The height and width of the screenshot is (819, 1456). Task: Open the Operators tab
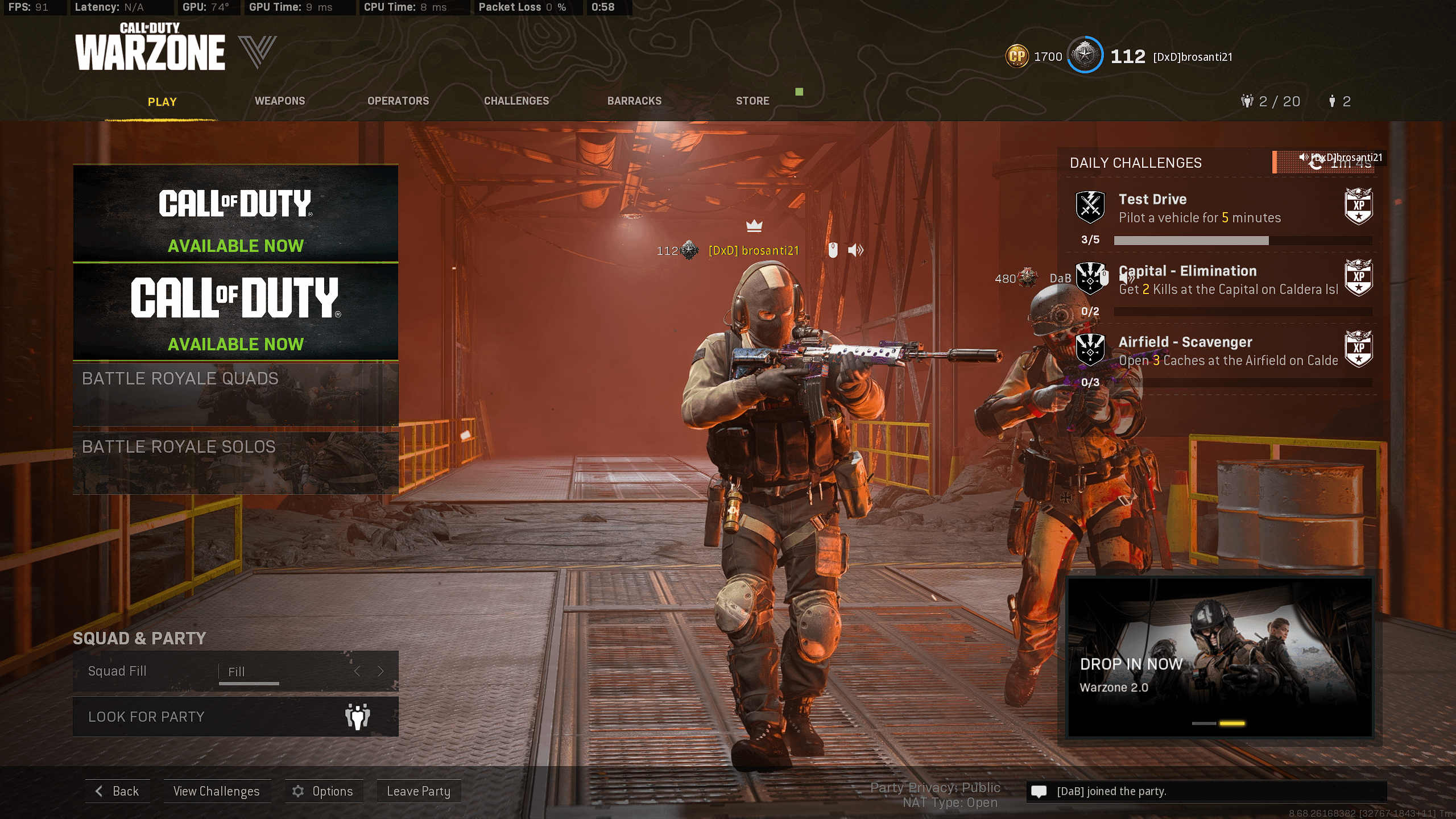tap(398, 101)
